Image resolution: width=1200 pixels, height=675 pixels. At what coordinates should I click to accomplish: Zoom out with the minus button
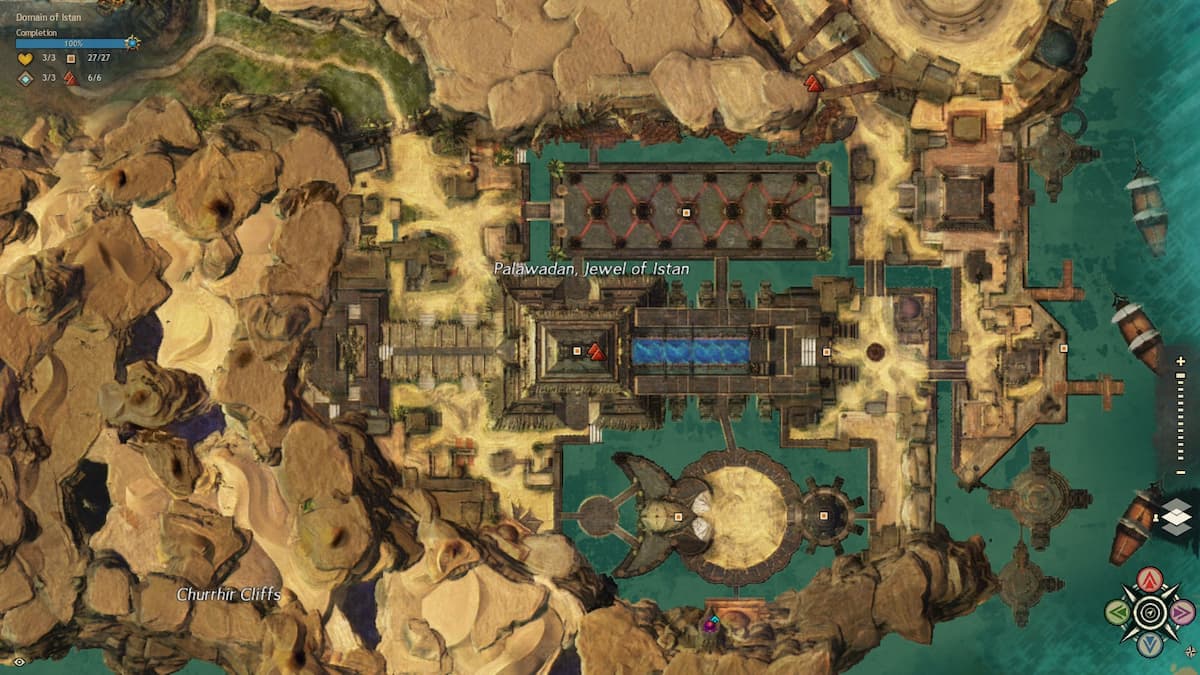click(1181, 471)
